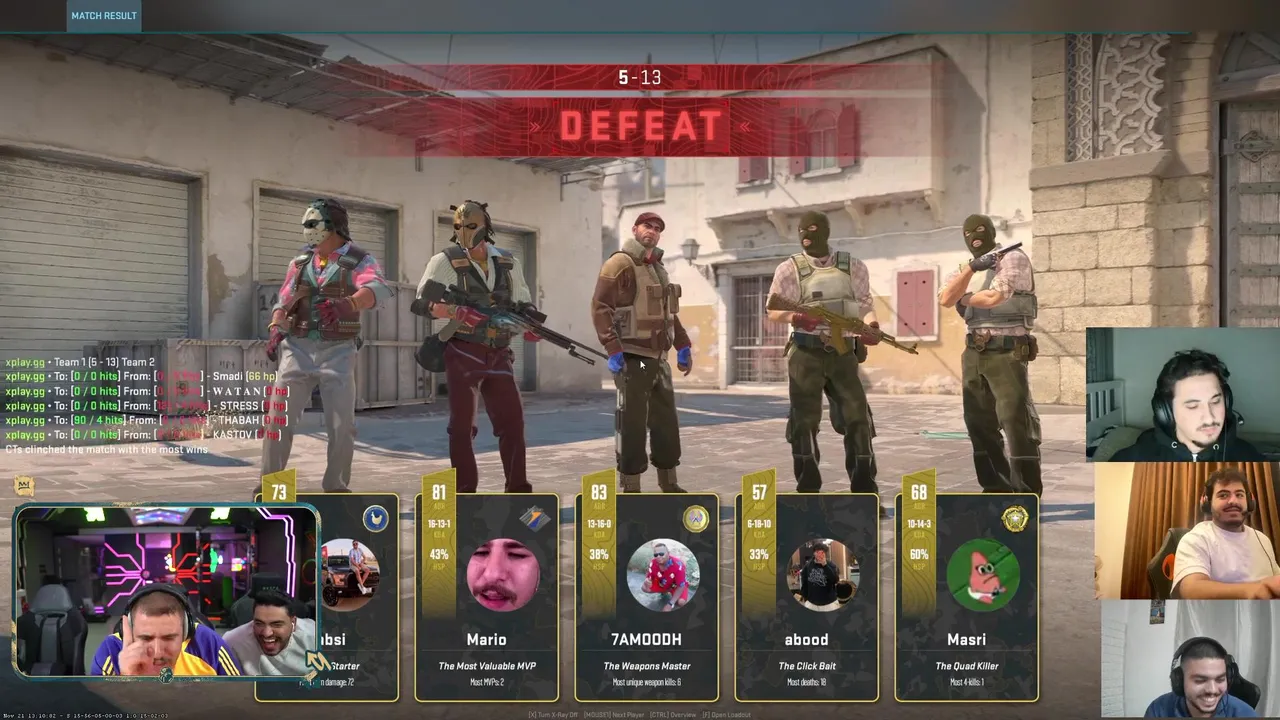Select Masri's Quad Killer card

(967, 598)
